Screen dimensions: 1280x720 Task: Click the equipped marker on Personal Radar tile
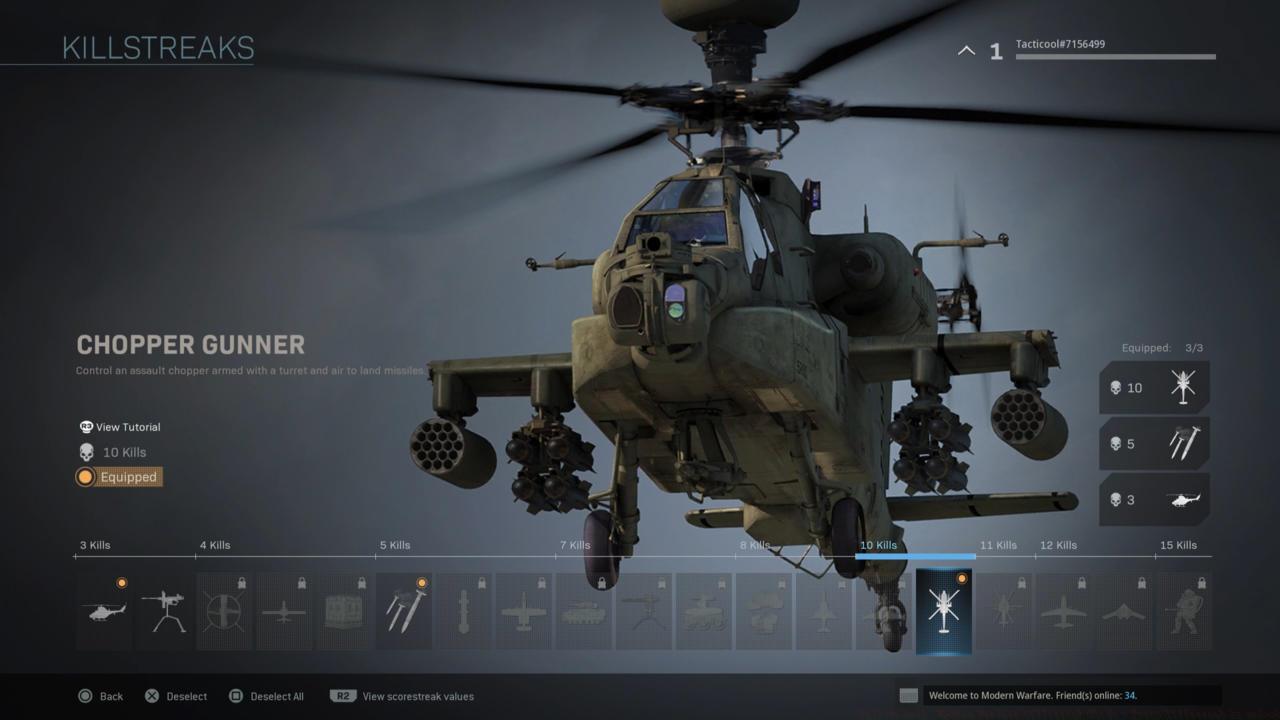(122, 580)
